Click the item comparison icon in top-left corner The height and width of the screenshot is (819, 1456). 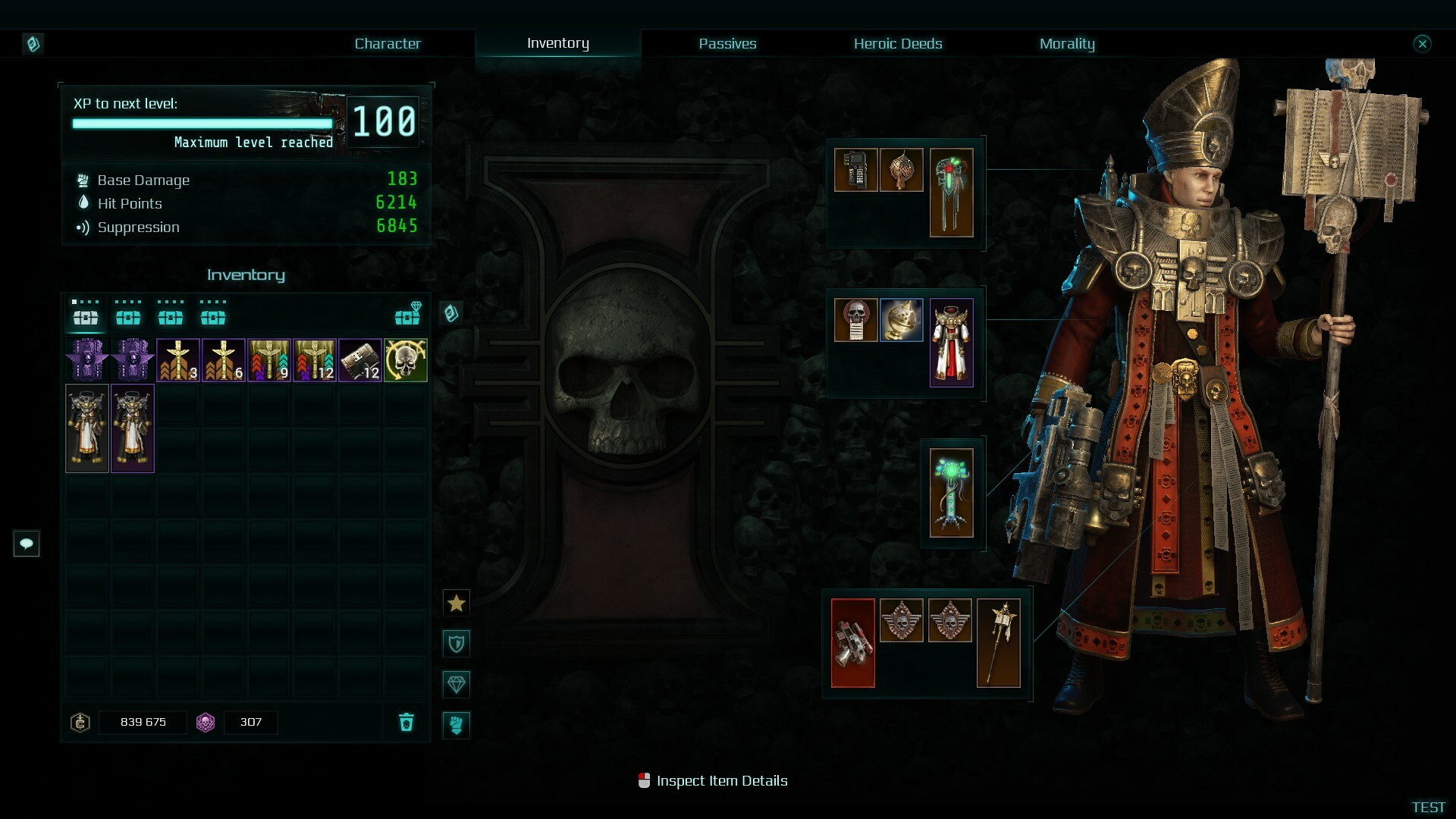32,43
